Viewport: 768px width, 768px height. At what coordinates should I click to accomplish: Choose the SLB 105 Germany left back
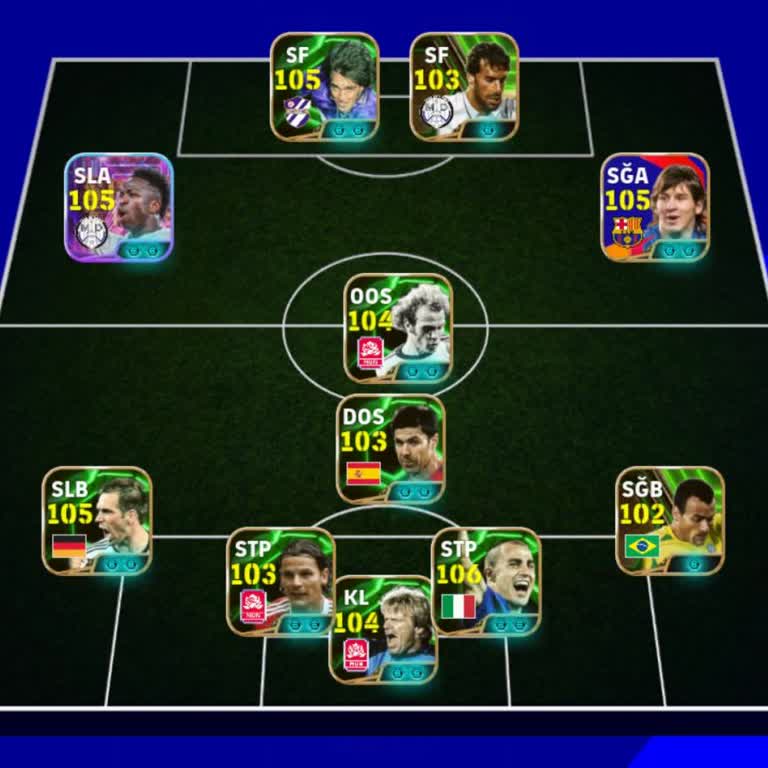coord(97,521)
